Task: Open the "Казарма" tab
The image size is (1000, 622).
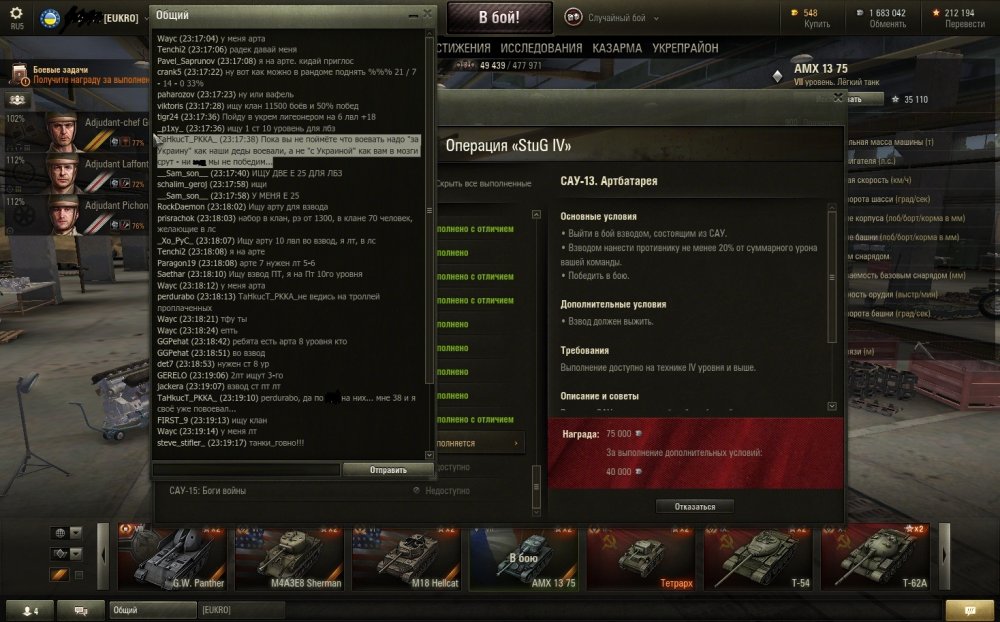Action: click(617, 48)
